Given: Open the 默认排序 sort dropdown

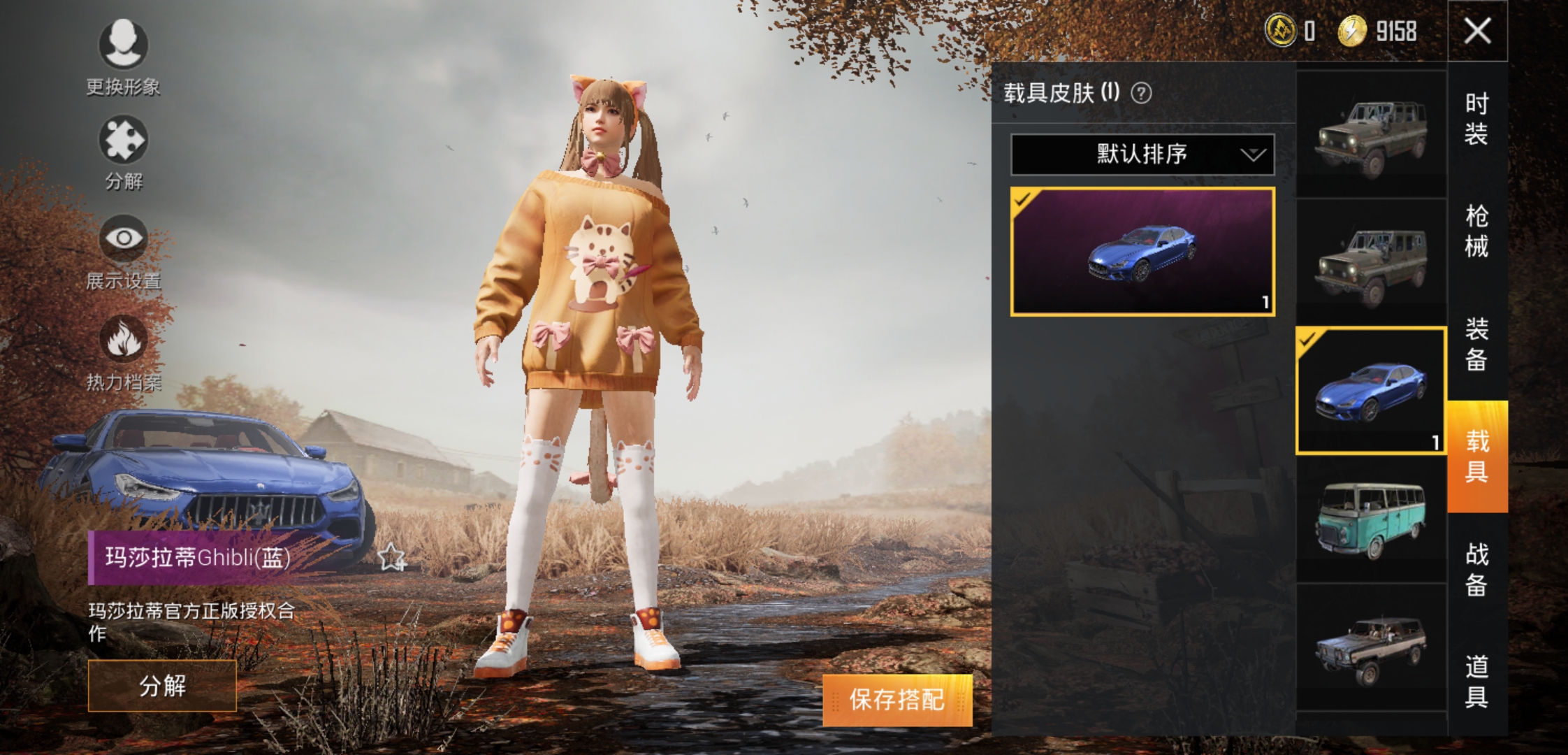Looking at the screenshot, I should click(1142, 154).
